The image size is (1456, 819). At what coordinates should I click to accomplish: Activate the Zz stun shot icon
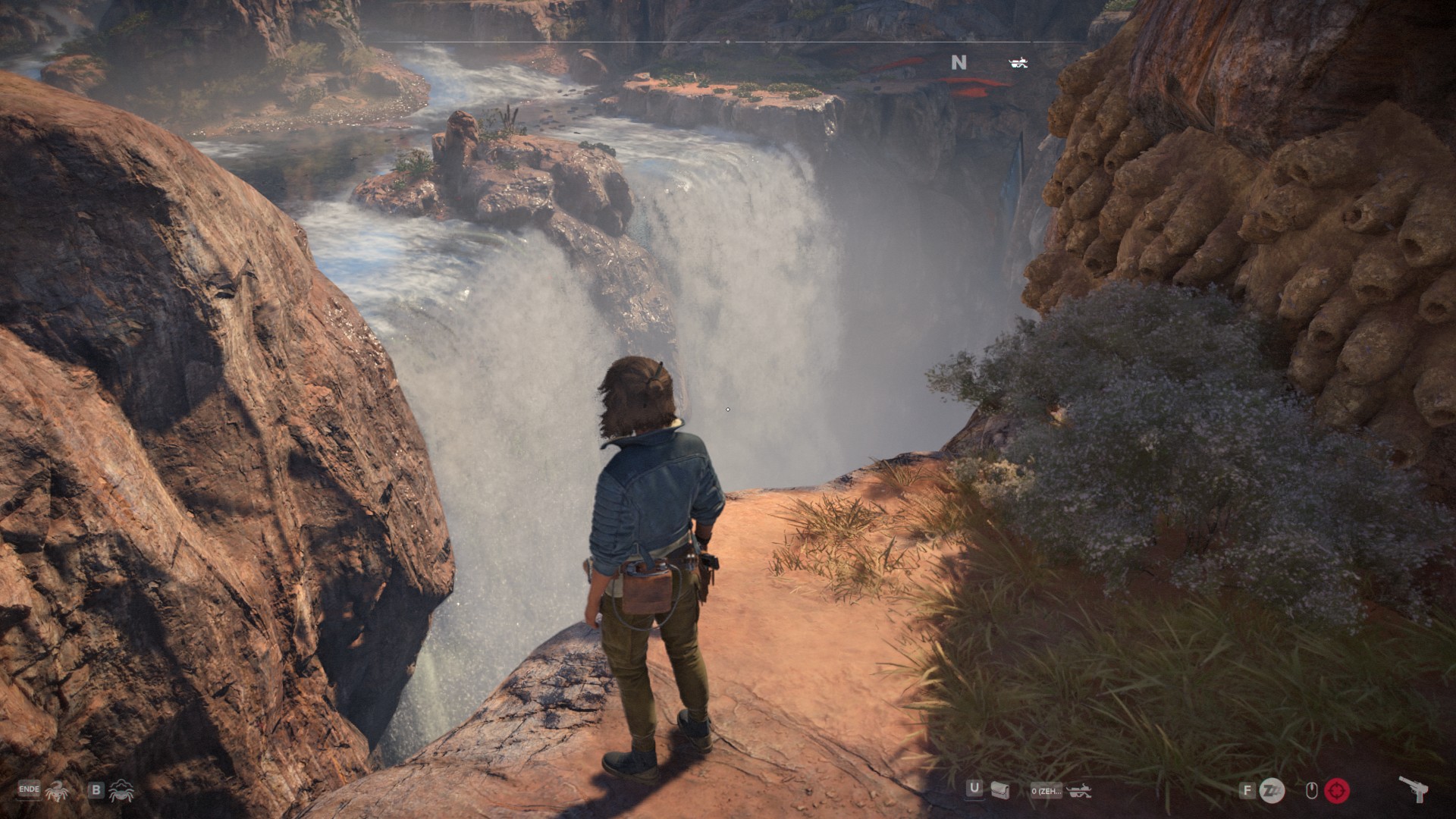[1272, 791]
